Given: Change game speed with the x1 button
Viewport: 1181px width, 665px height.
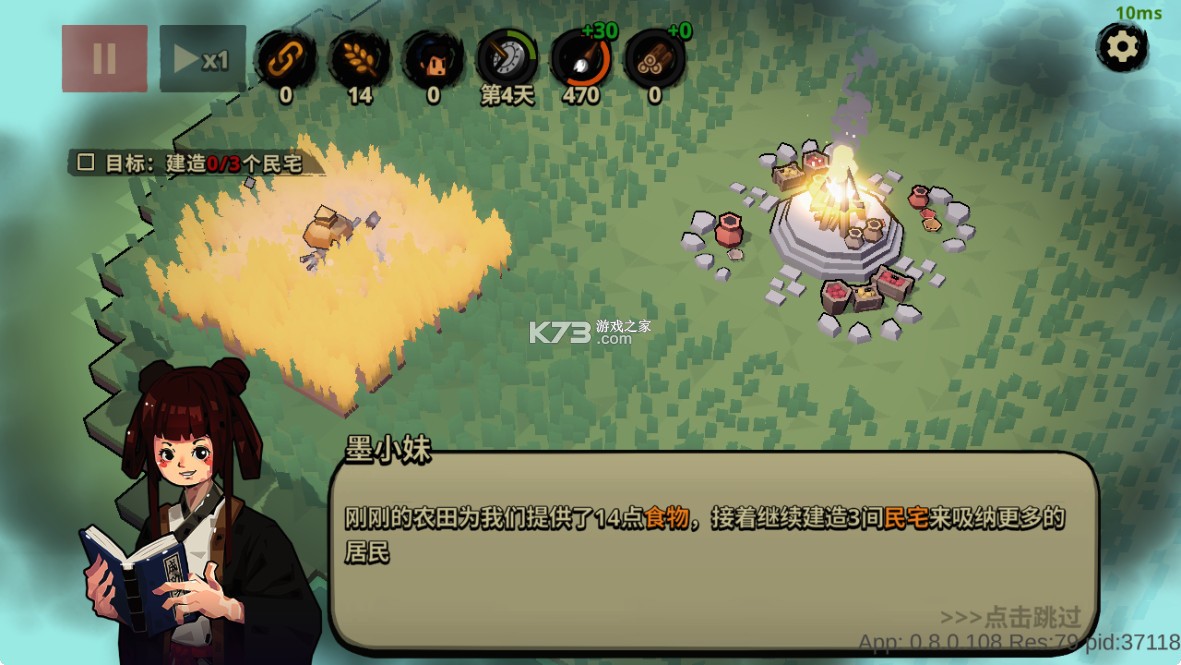Looking at the screenshot, I should (x=203, y=59).
